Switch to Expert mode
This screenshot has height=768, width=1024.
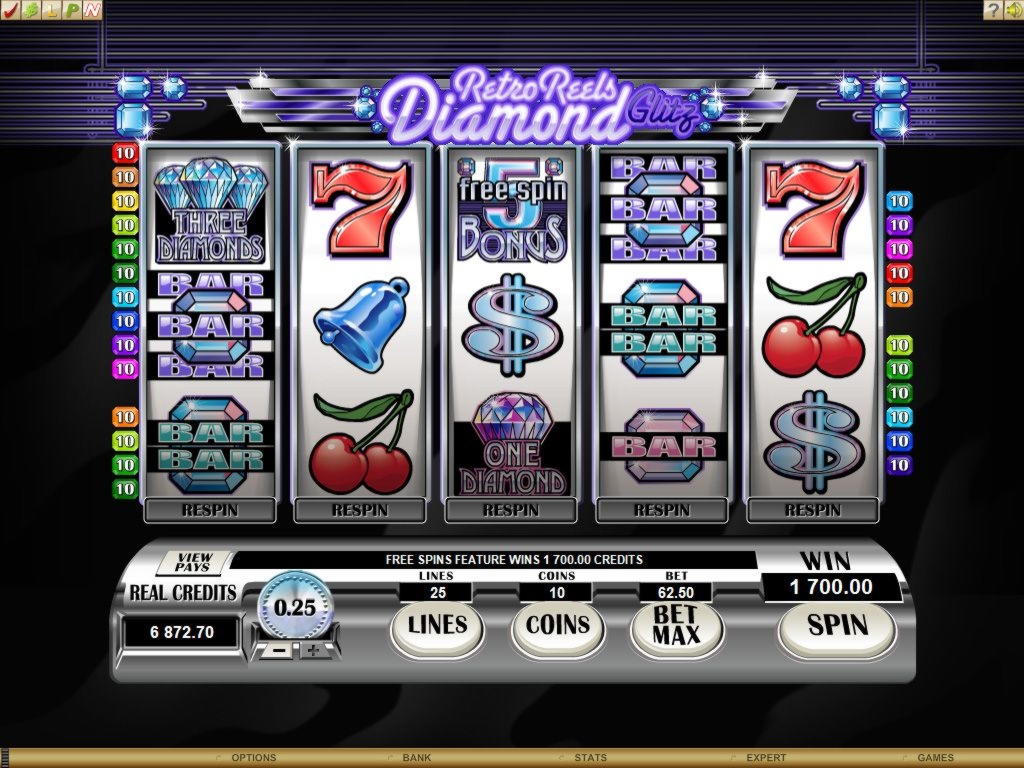click(x=765, y=758)
